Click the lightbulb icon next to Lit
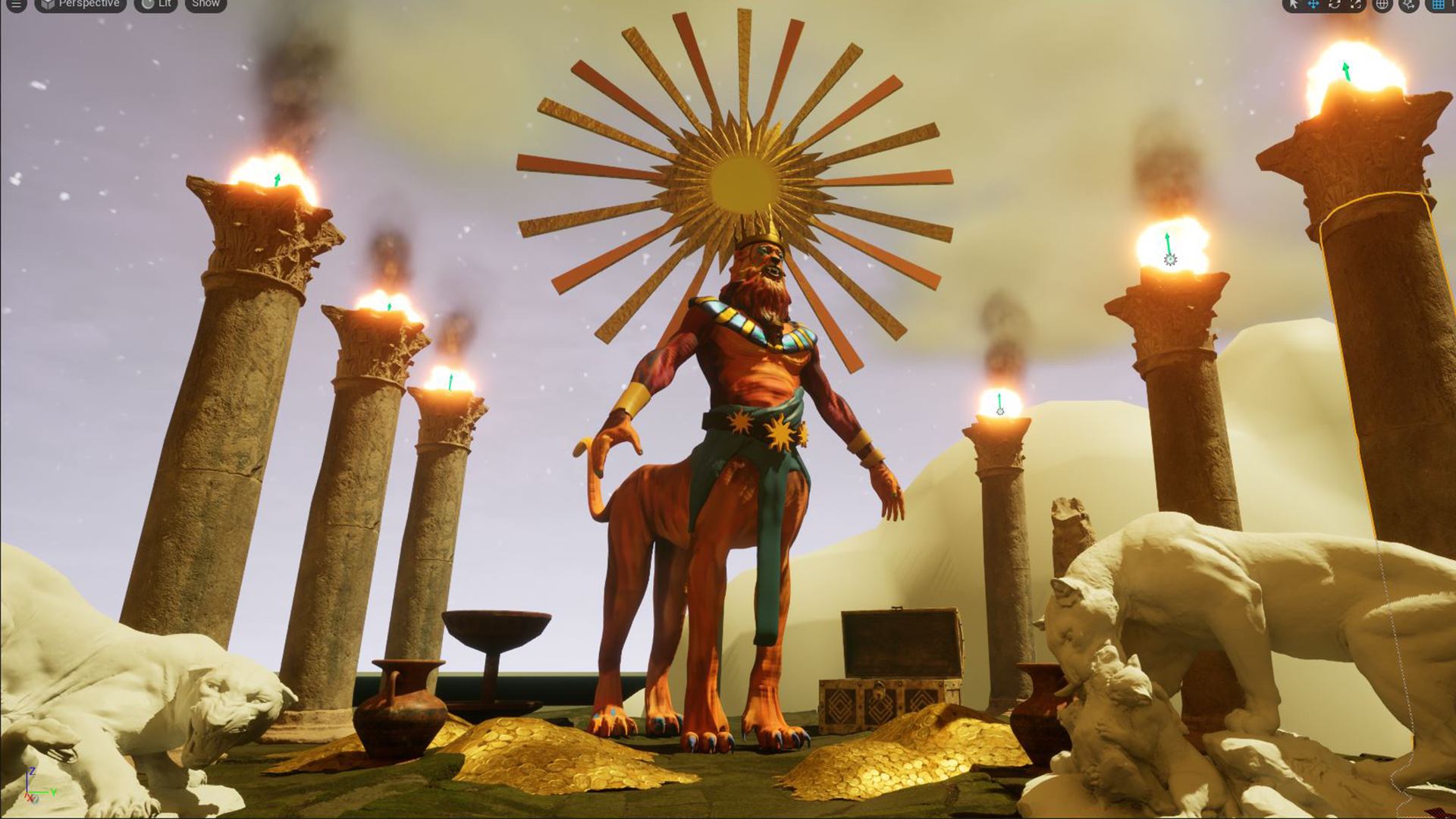This screenshot has height=819, width=1456. (x=146, y=5)
